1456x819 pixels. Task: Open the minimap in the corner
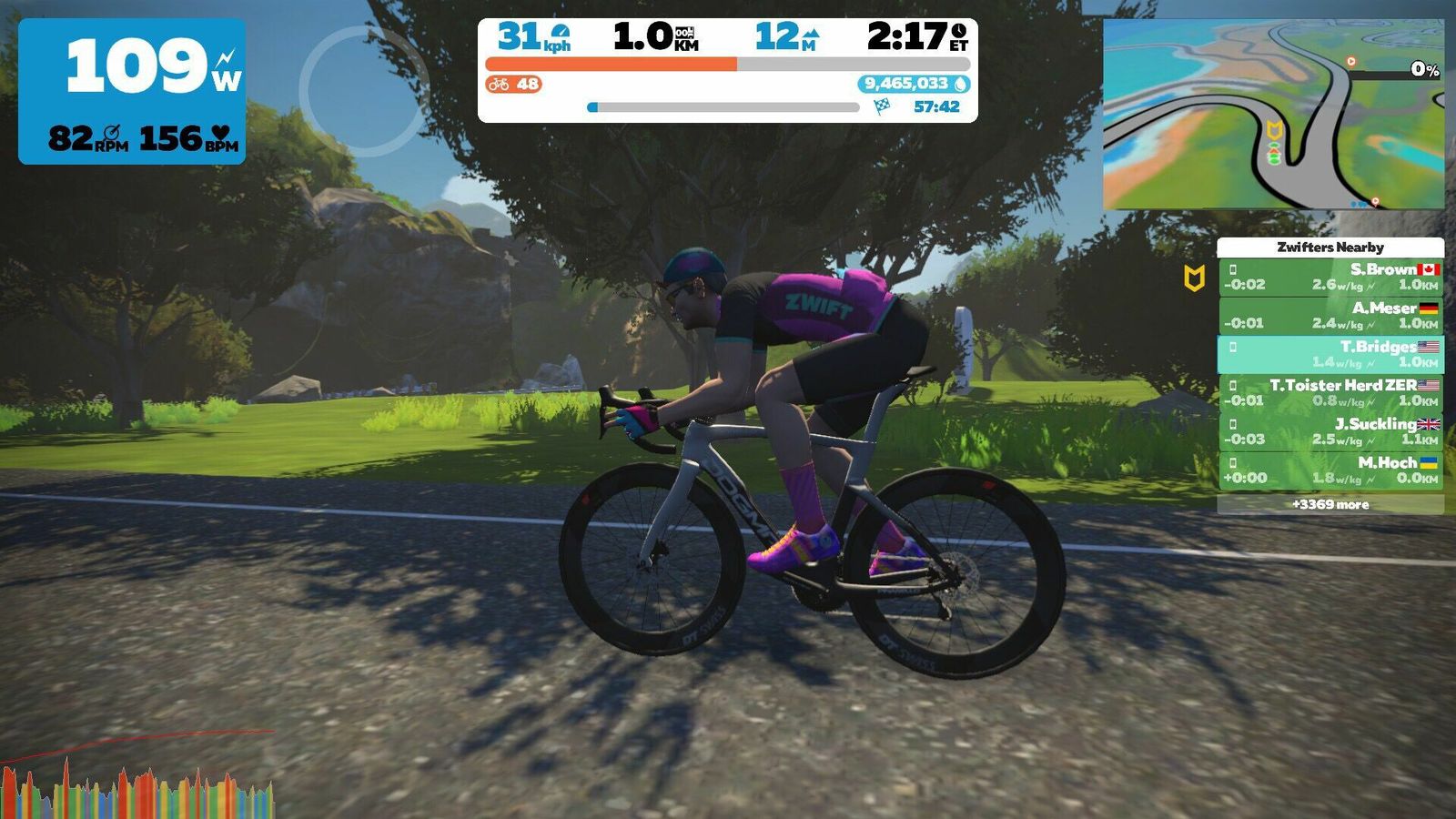(x=1272, y=115)
